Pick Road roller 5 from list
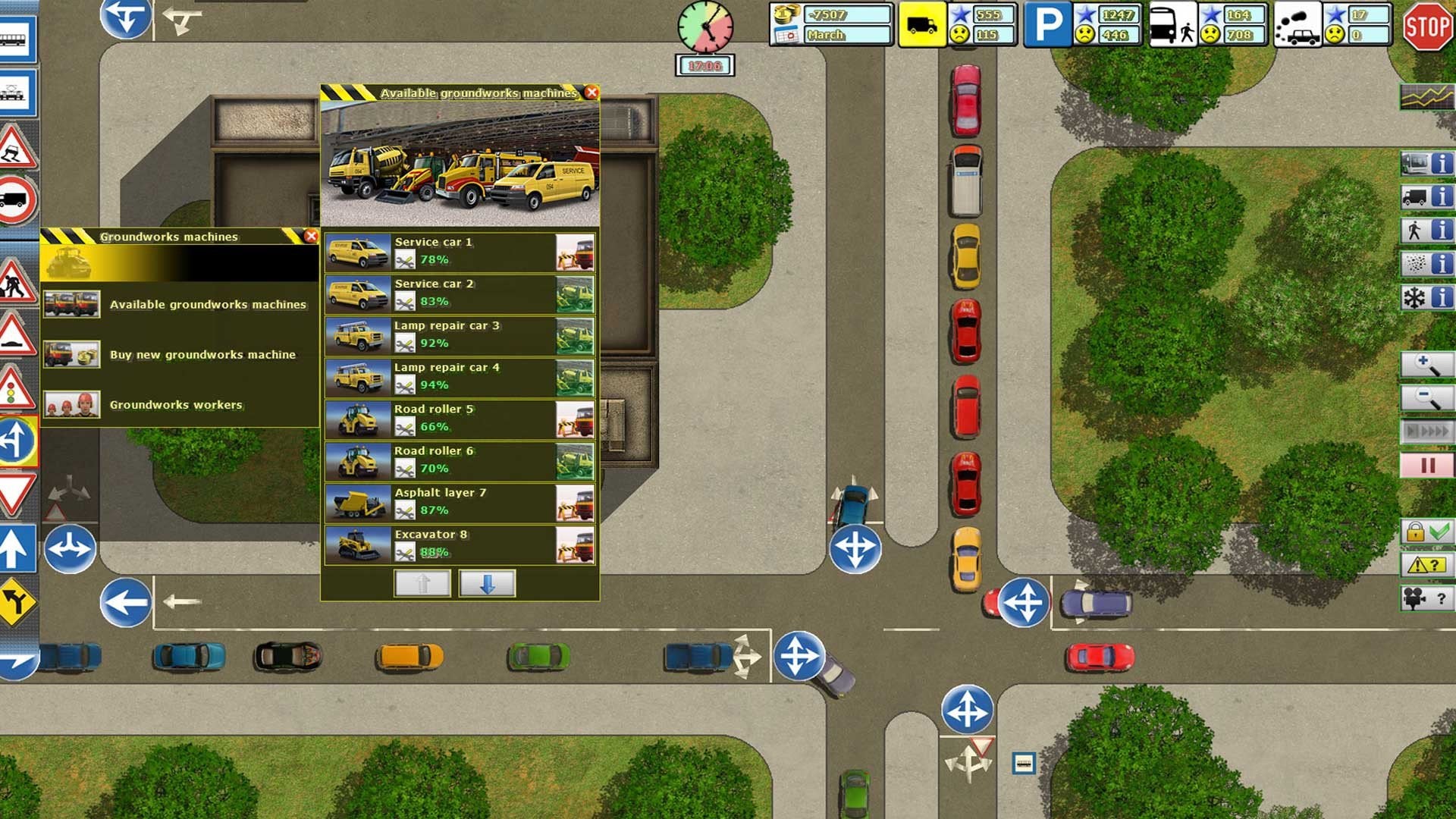1456x819 pixels. [x=460, y=419]
